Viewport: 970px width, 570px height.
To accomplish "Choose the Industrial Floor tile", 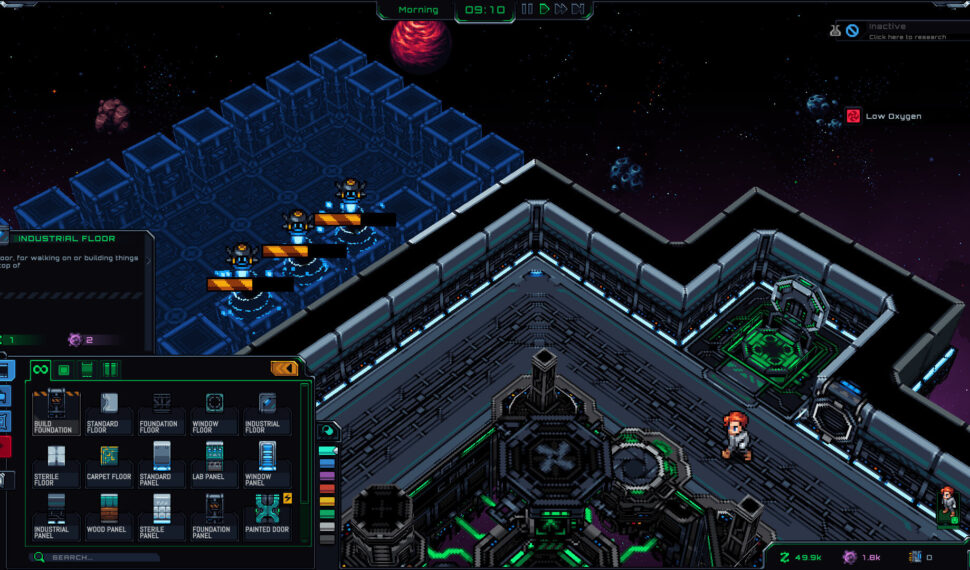I will click(x=266, y=408).
